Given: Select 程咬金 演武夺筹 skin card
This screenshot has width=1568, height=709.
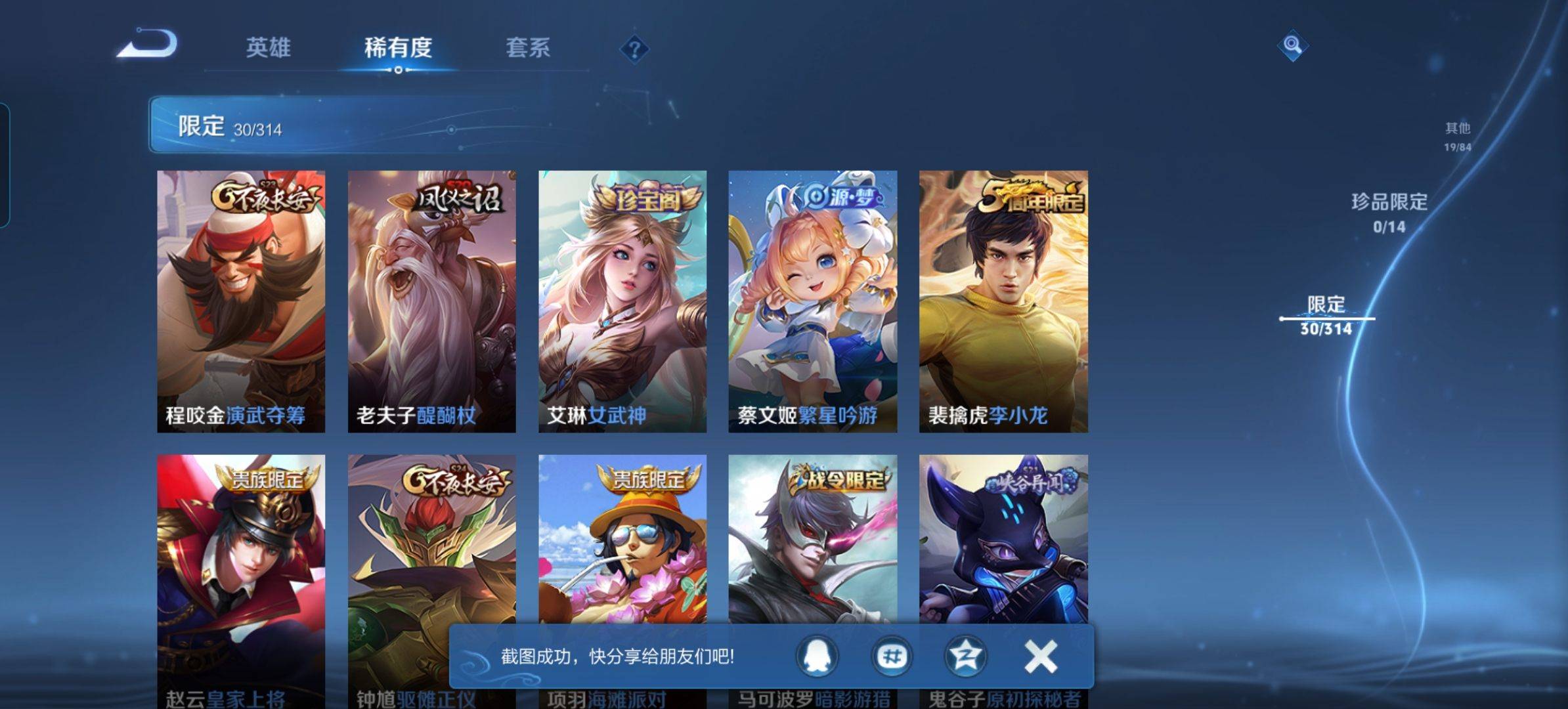Looking at the screenshot, I should pos(241,301).
